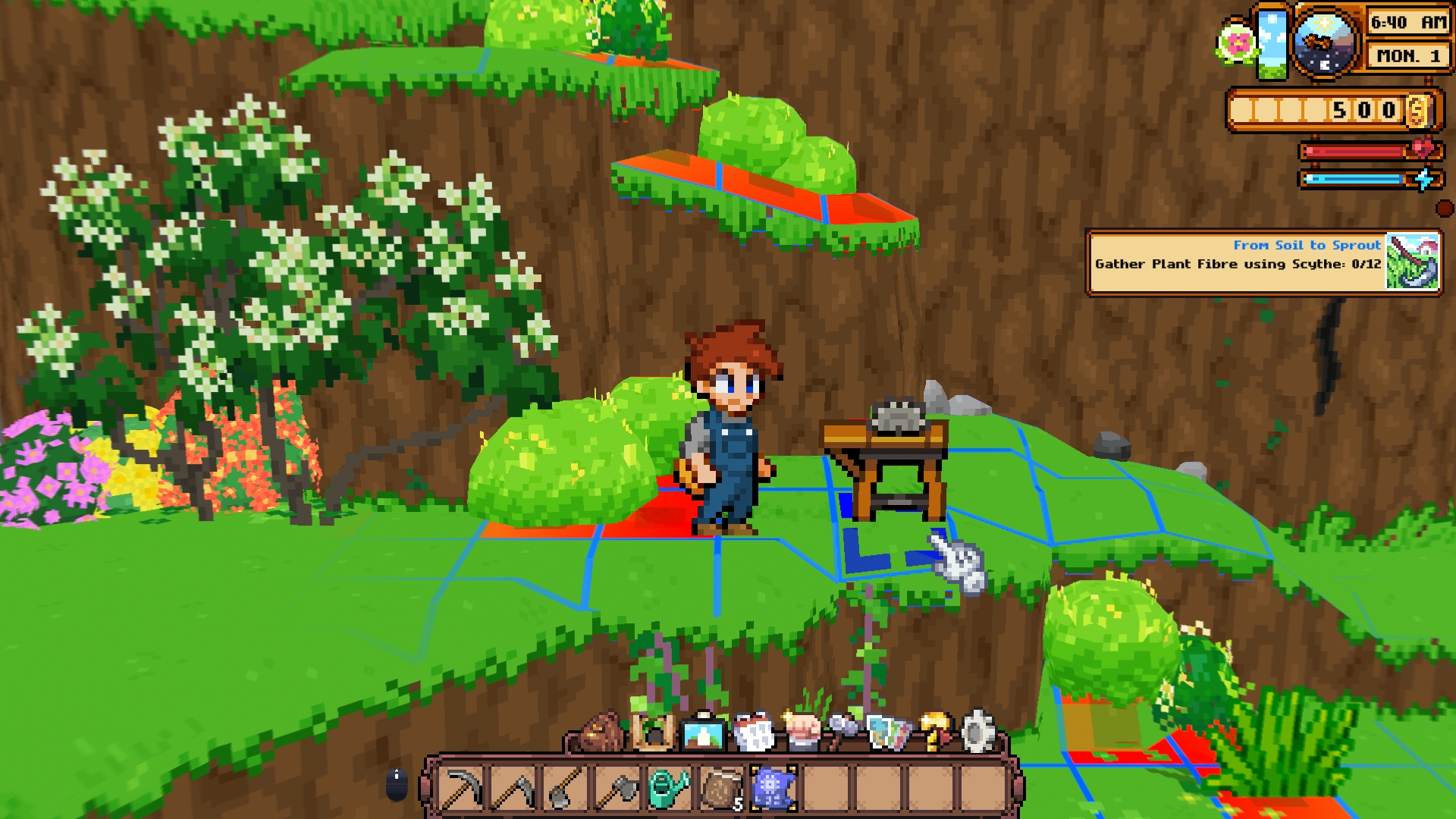This screenshot has height=819, width=1456.
Task: Expand the MON. 1 date display
Action: (1407, 55)
